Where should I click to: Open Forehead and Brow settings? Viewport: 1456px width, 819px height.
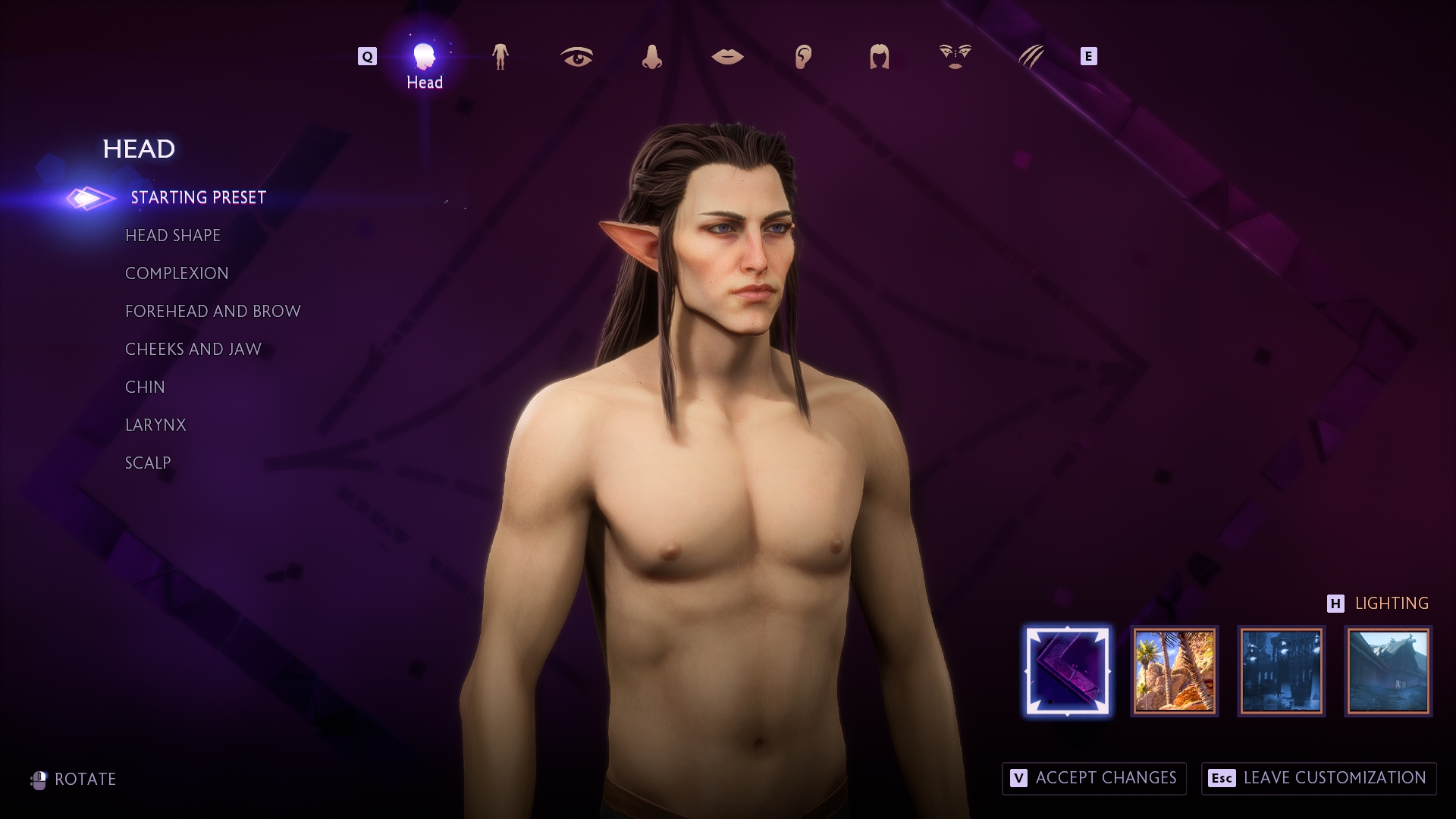pos(213,312)
